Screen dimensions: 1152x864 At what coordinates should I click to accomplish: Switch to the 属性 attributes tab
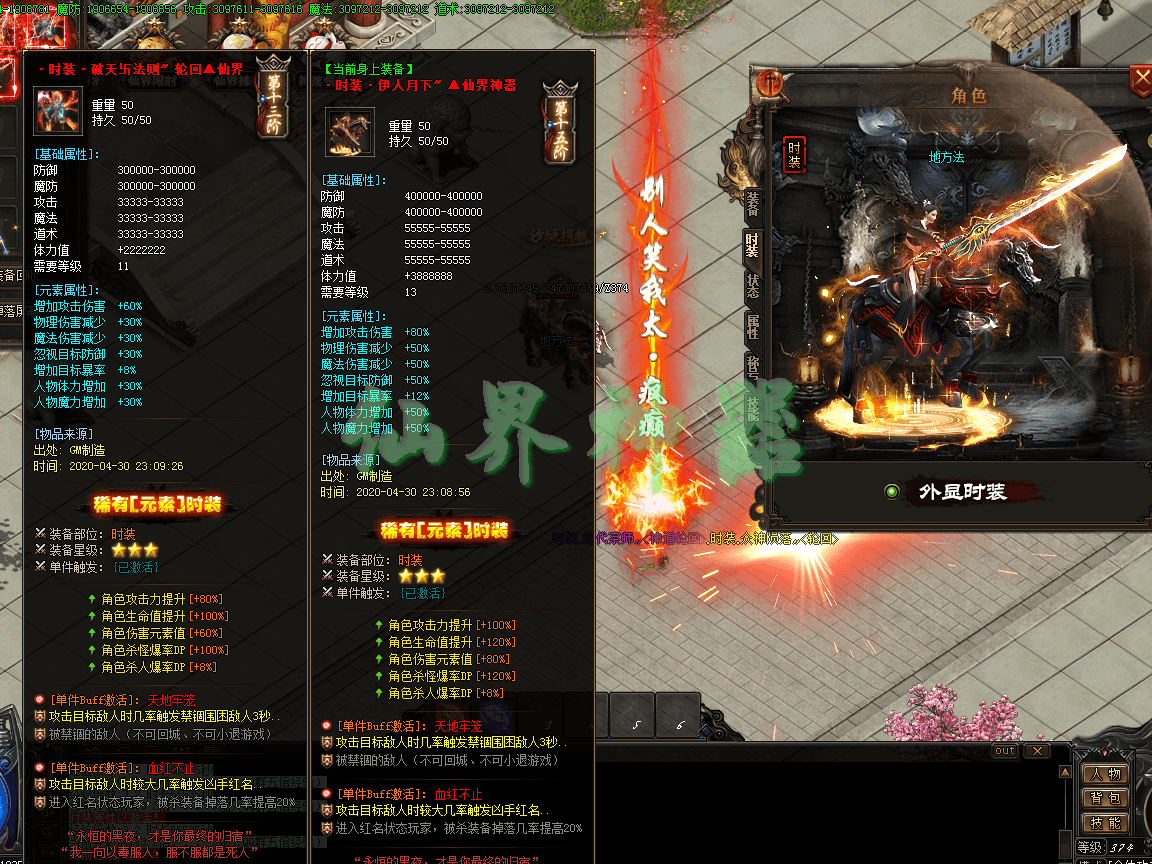(x=752, y=326)
